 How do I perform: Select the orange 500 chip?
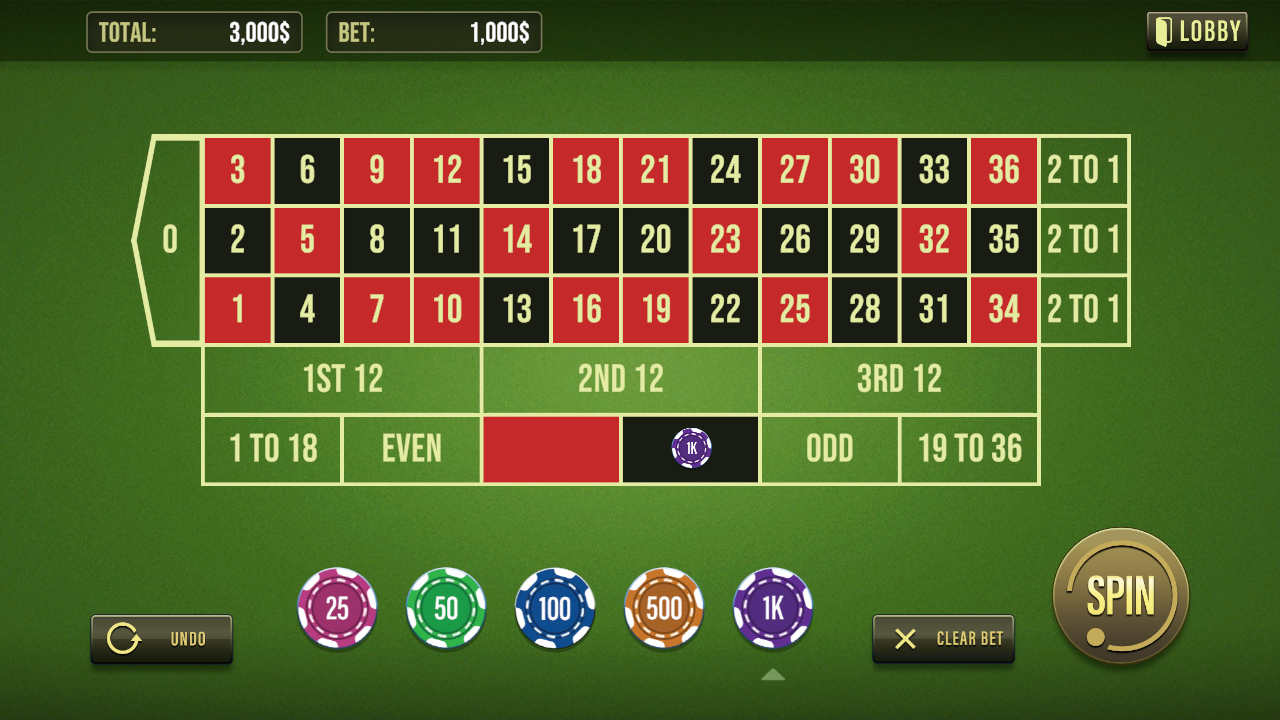pyautogui.click(x=664, y=608)
